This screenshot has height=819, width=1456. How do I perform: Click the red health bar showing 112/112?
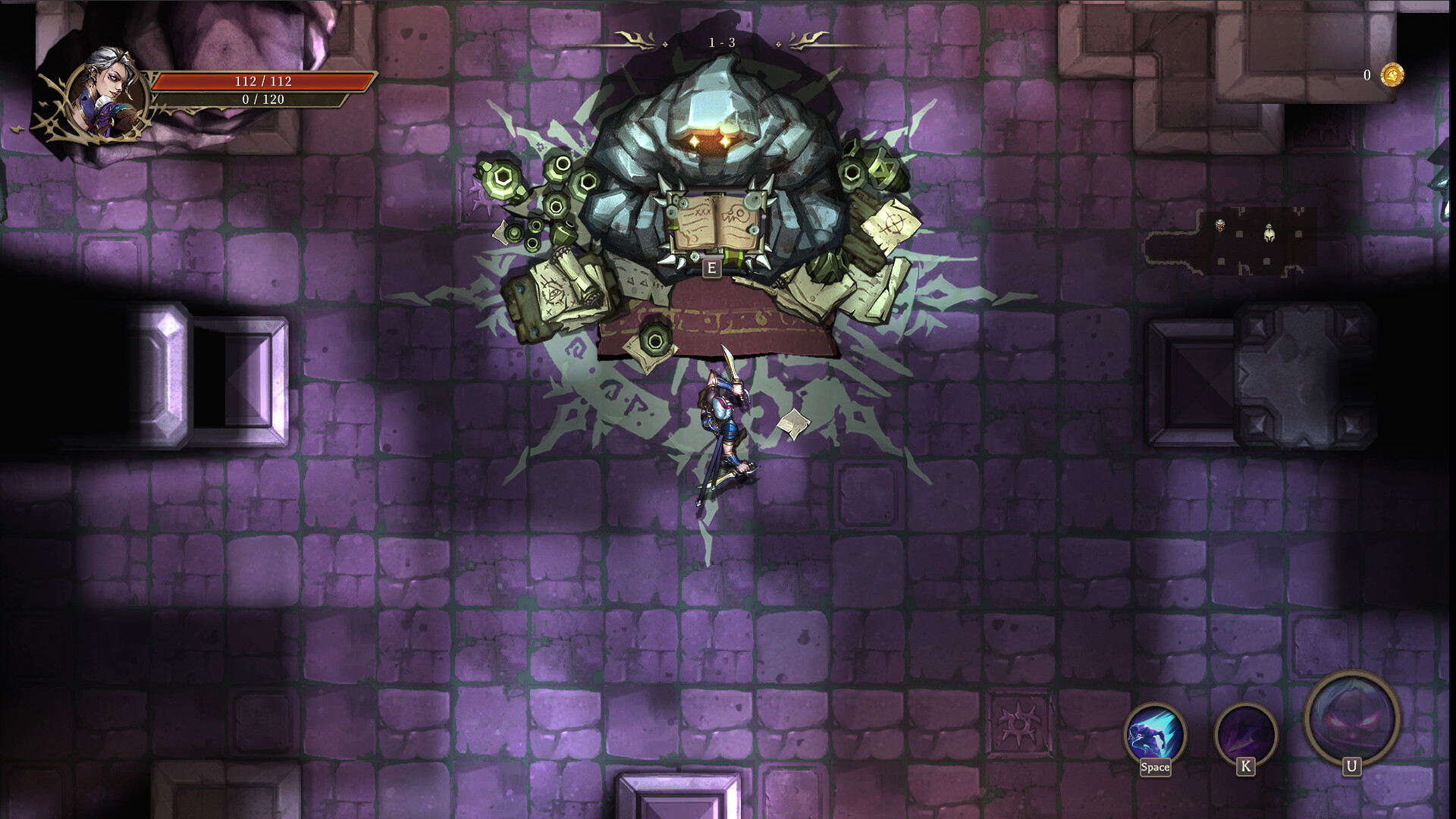[265, 80]
